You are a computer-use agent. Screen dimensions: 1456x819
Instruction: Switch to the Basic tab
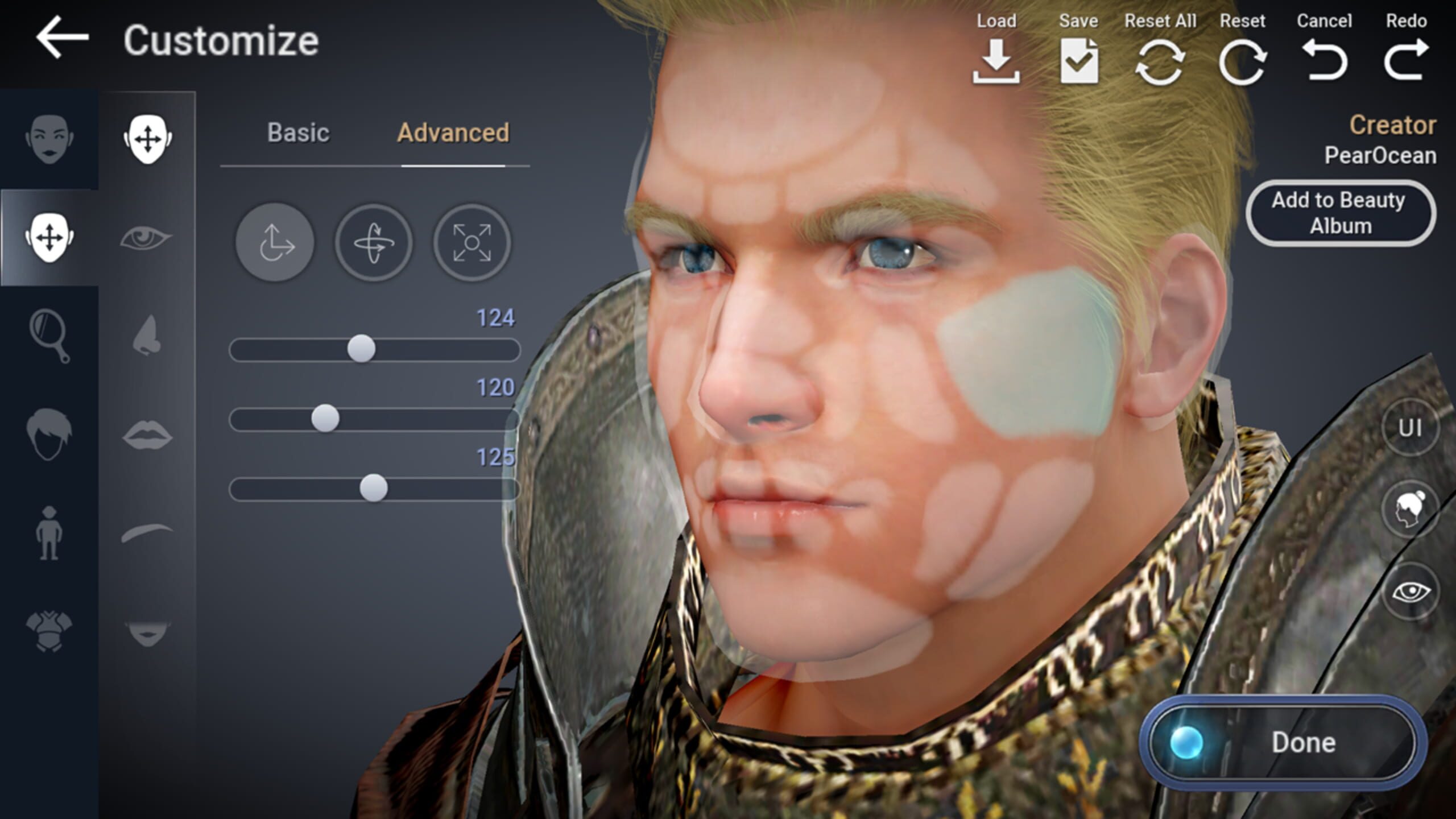click(x=298, y=133)
